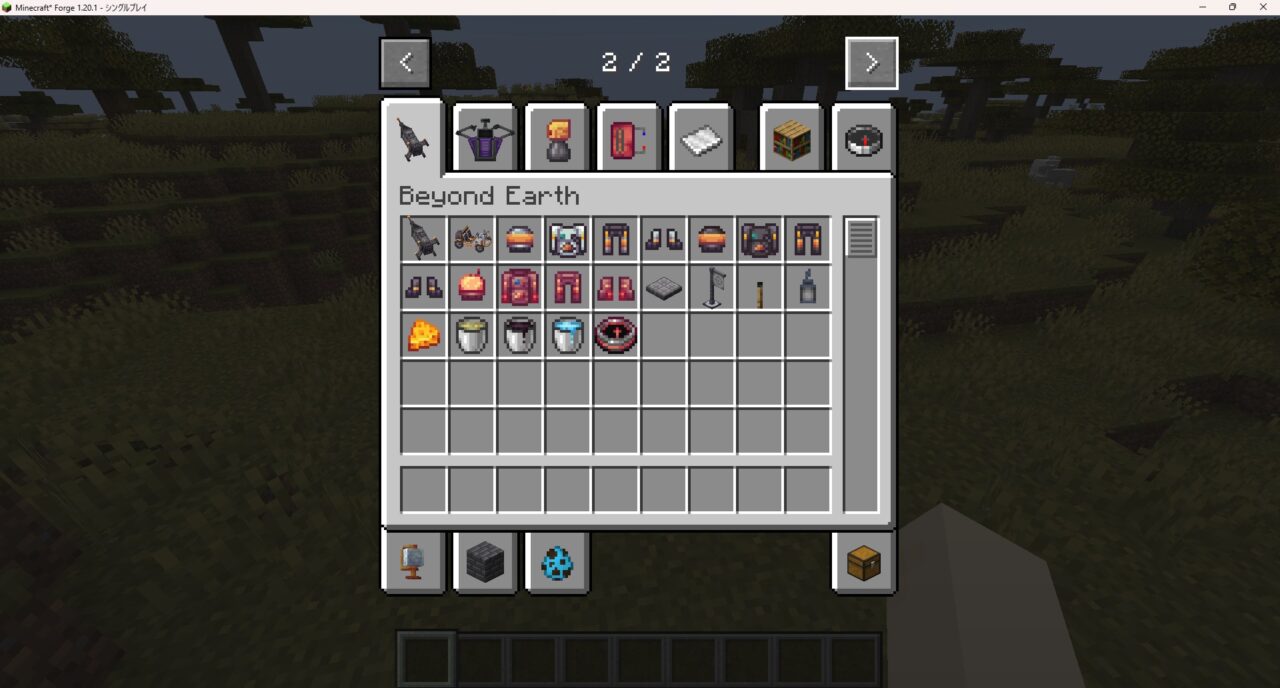Open the paper icon tab

pos(701,140)
